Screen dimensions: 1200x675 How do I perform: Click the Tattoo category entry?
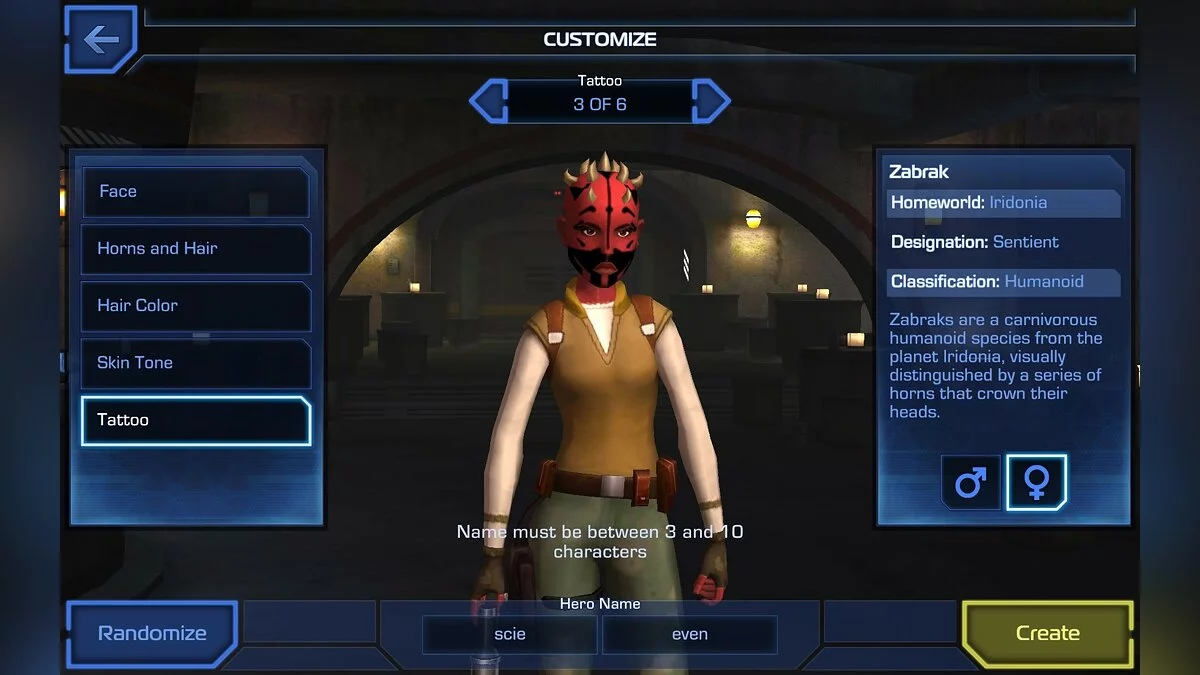pos(196,420)
